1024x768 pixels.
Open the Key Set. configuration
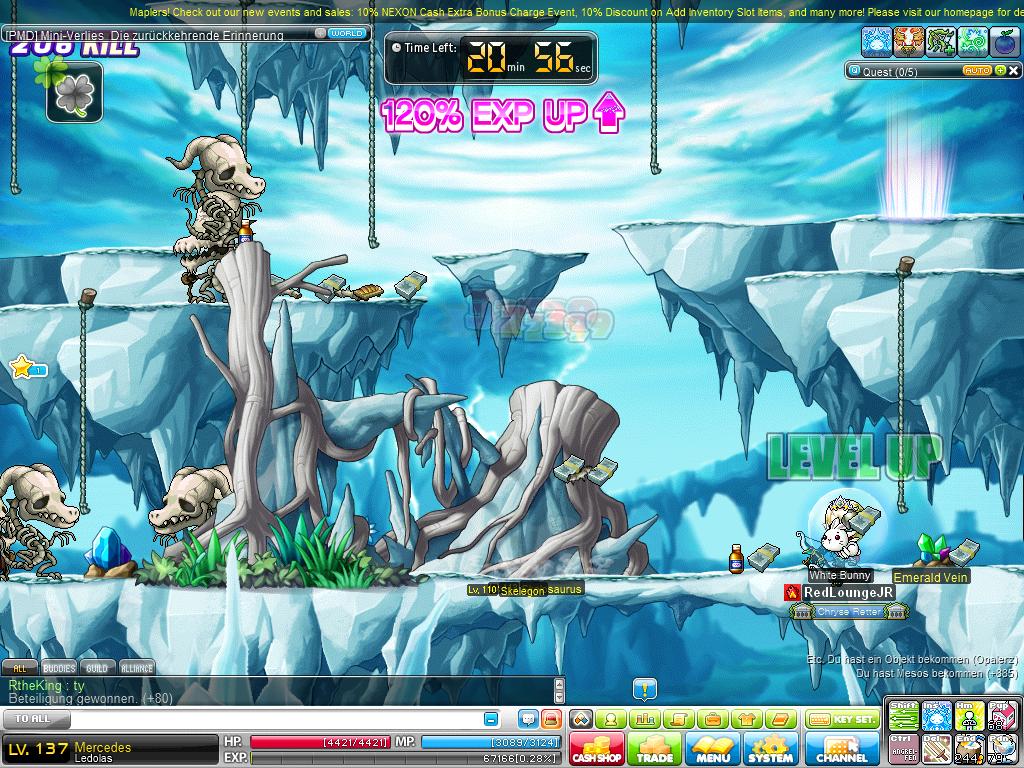tap(842, 719)
